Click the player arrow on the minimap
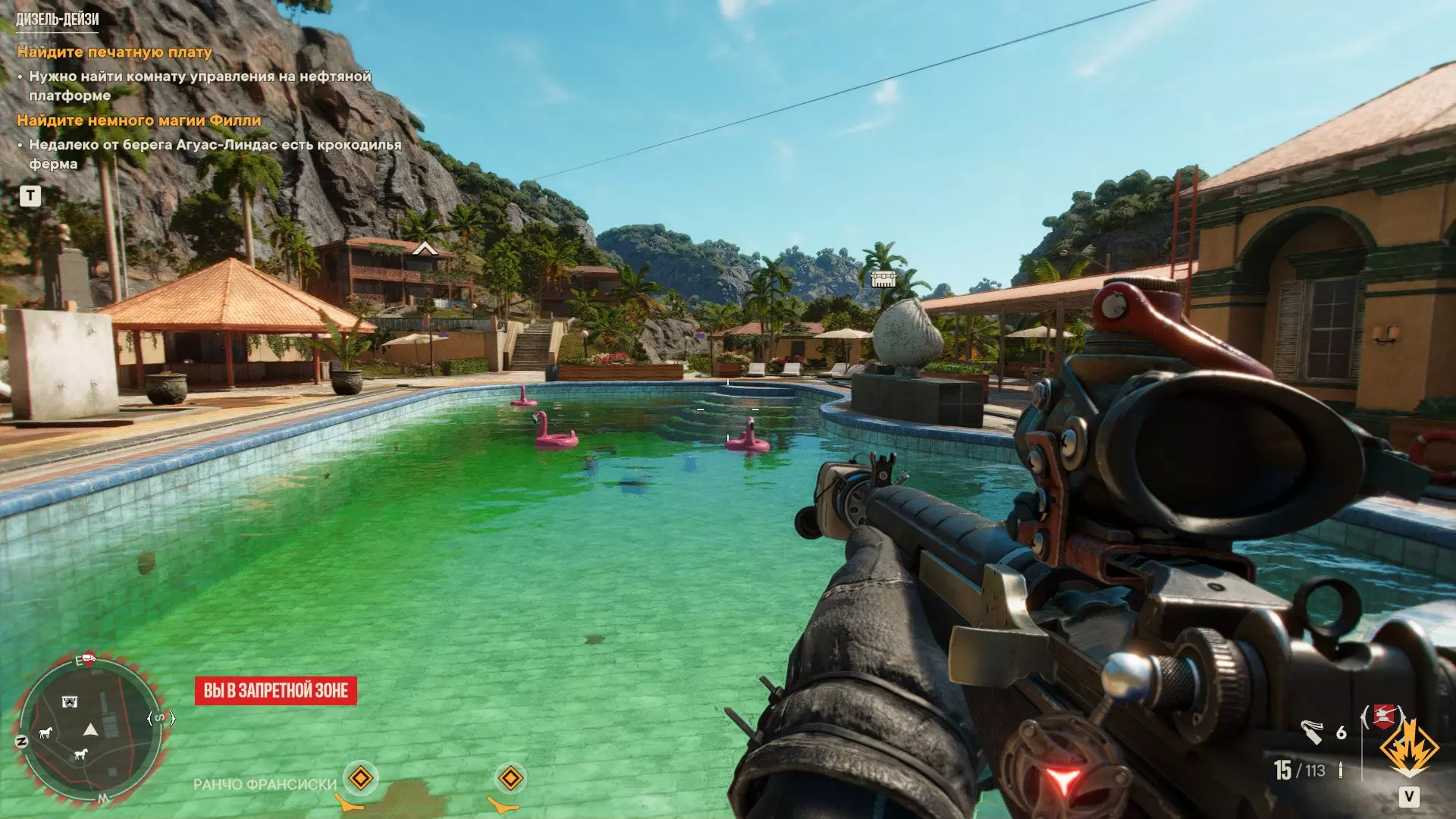The height and width of the screenshot is (819, 1456). [x=91, y=730]
